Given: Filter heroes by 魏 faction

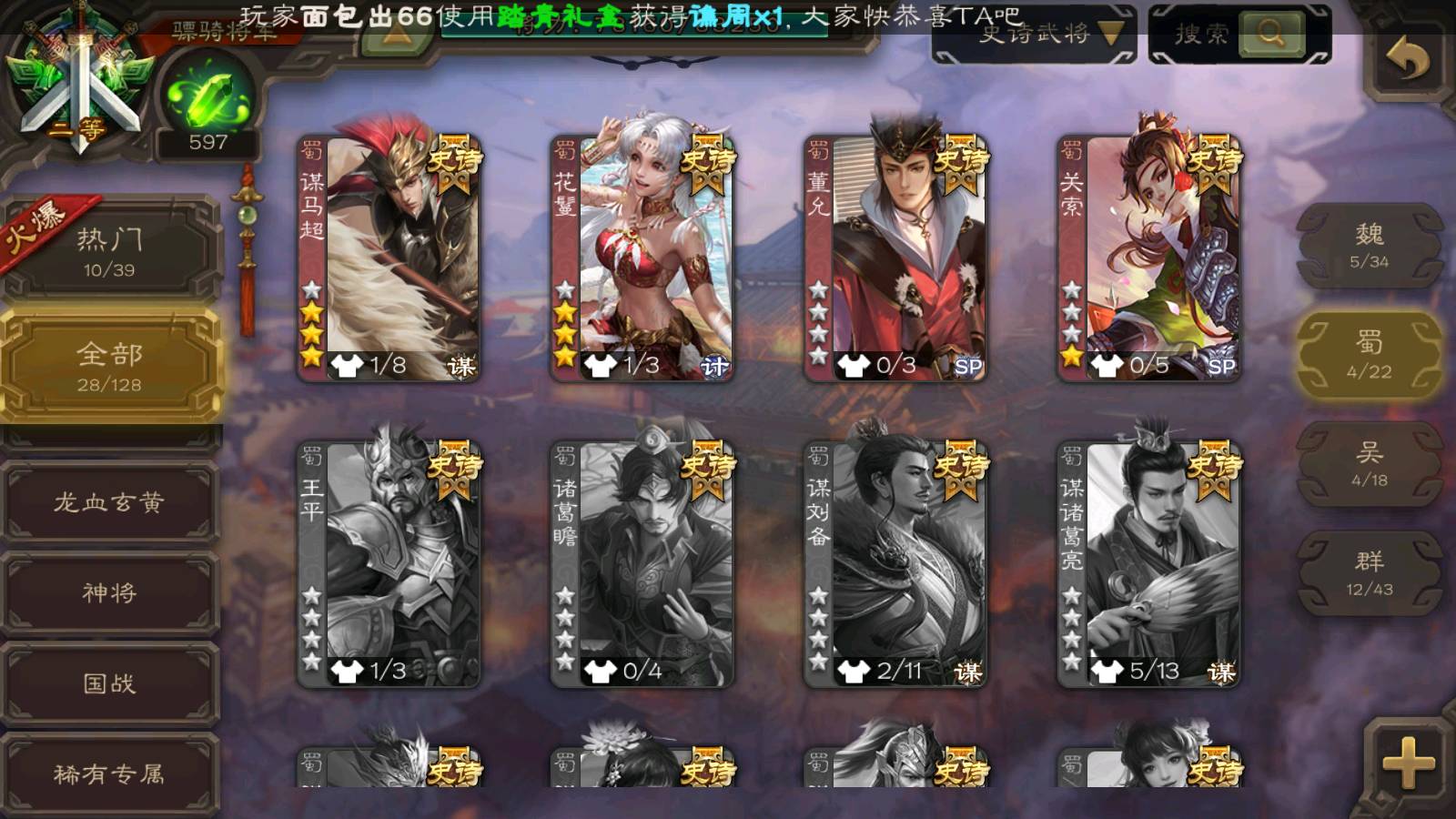Looking at the screenshot, I should 1369,246.
